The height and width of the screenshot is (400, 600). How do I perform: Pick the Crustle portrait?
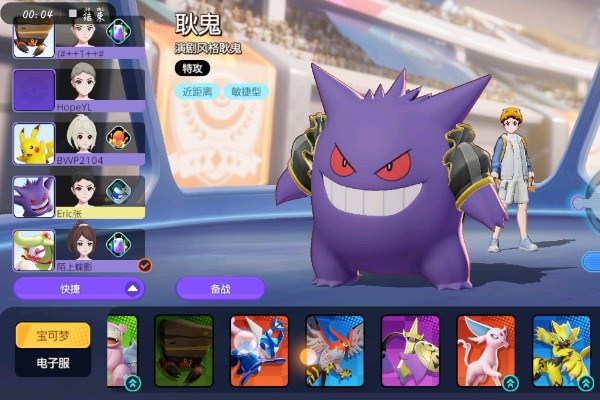(x=184, y=352)
